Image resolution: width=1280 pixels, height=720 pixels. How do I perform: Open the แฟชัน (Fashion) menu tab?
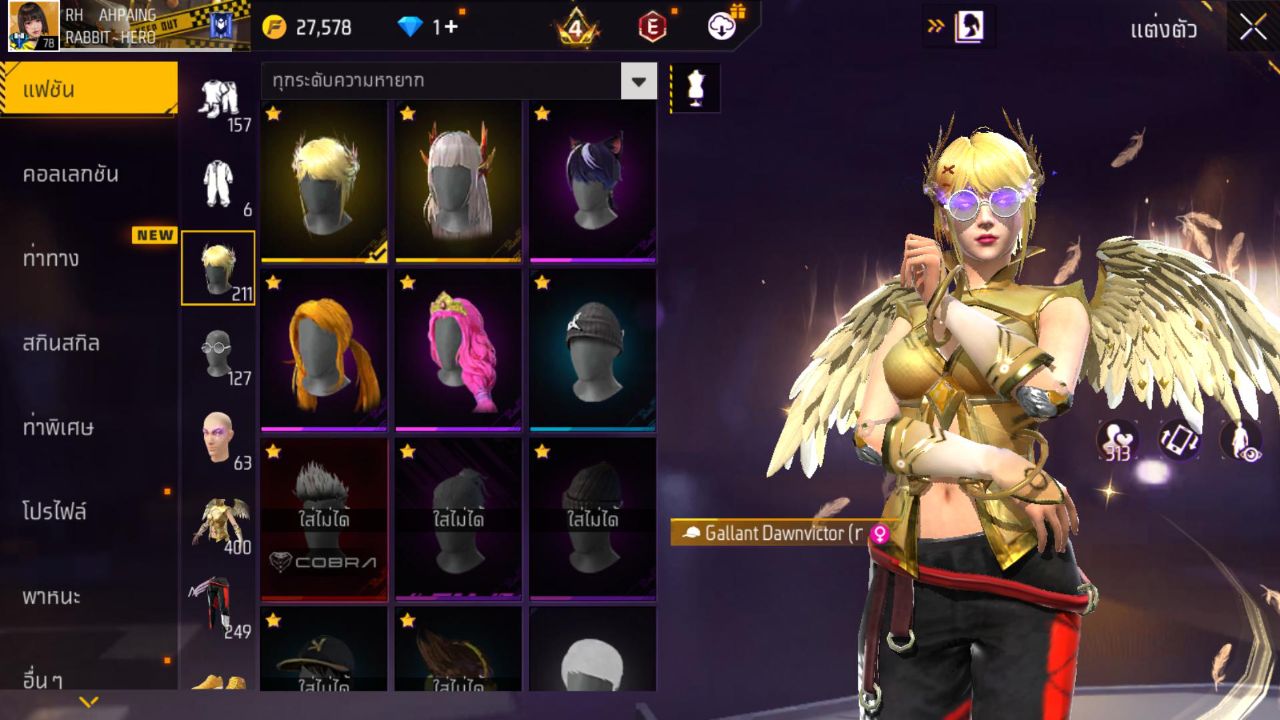tap(88, 90)
